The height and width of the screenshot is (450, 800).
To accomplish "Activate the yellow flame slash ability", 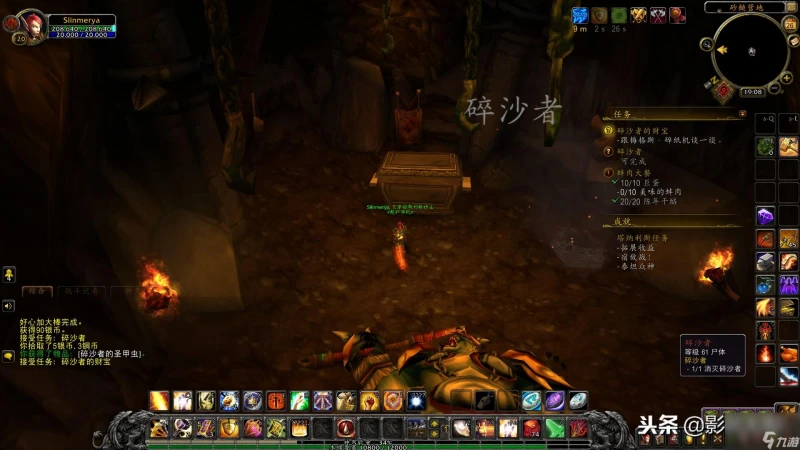I will (x=159, y=401).
